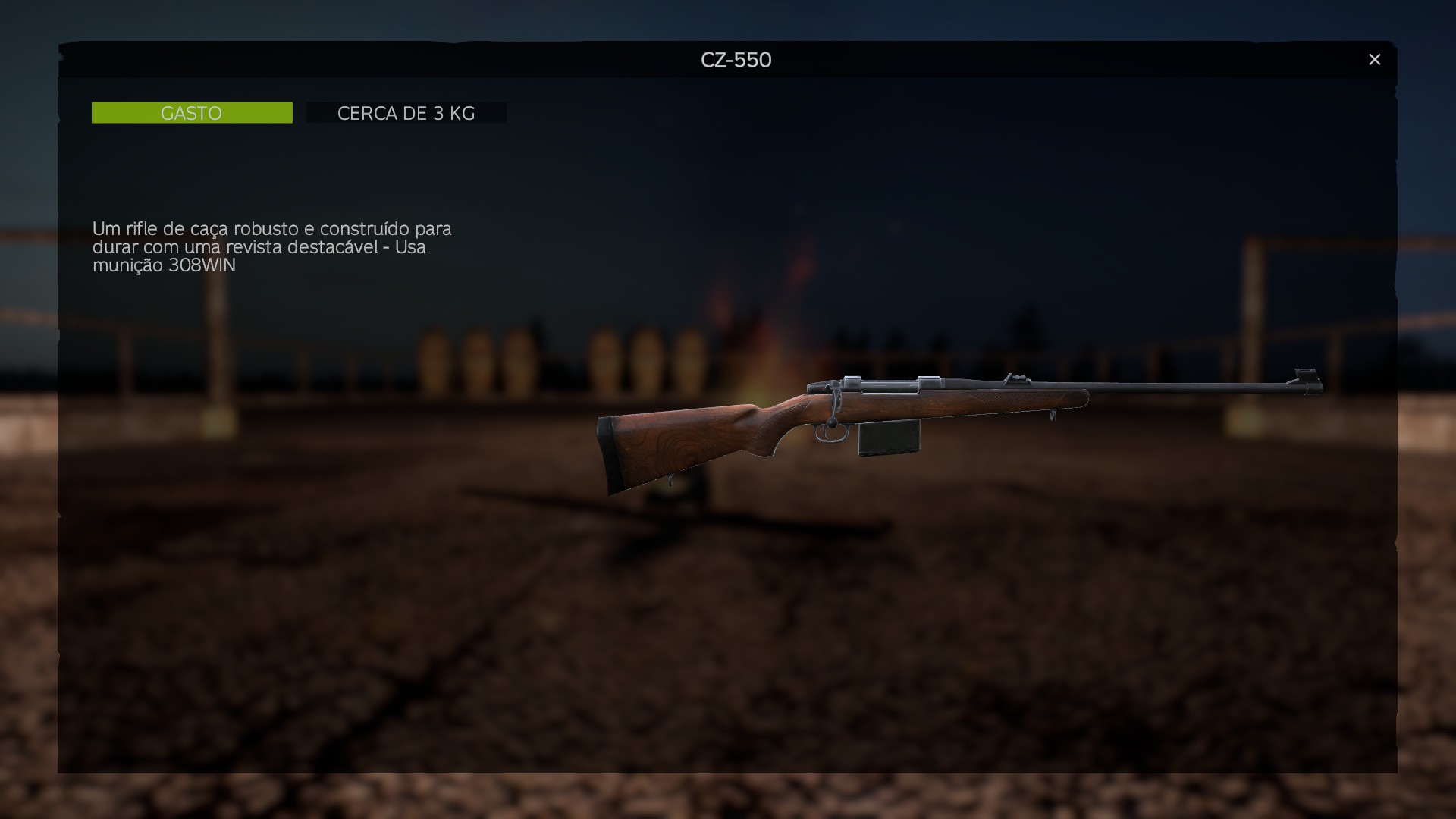This screenshot has height=819, width=1456.
Task: Close the CZ-550 detail window
Action: tap(1375, 59)
